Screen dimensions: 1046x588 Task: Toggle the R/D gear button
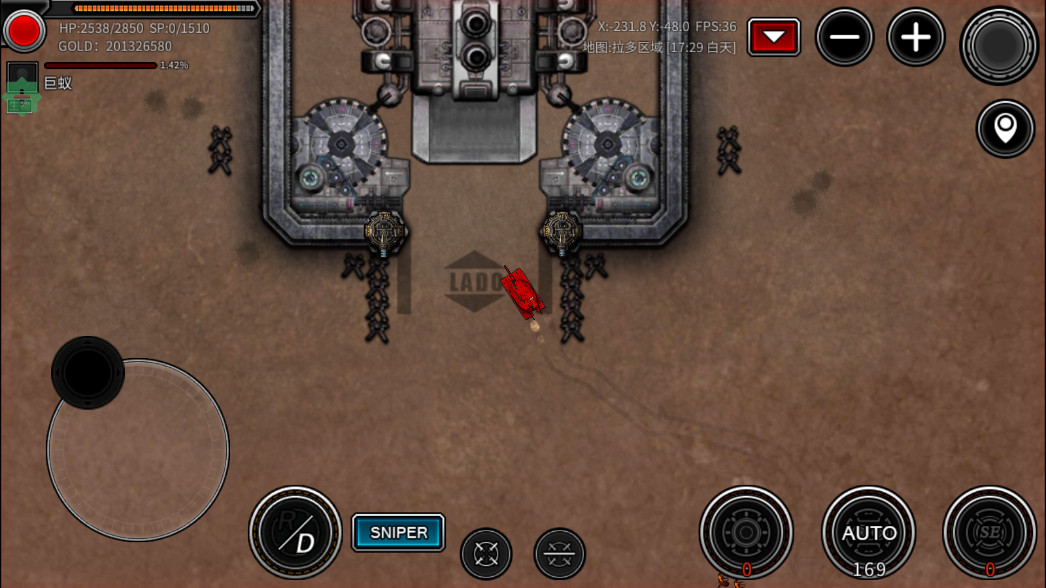[295, 533]
